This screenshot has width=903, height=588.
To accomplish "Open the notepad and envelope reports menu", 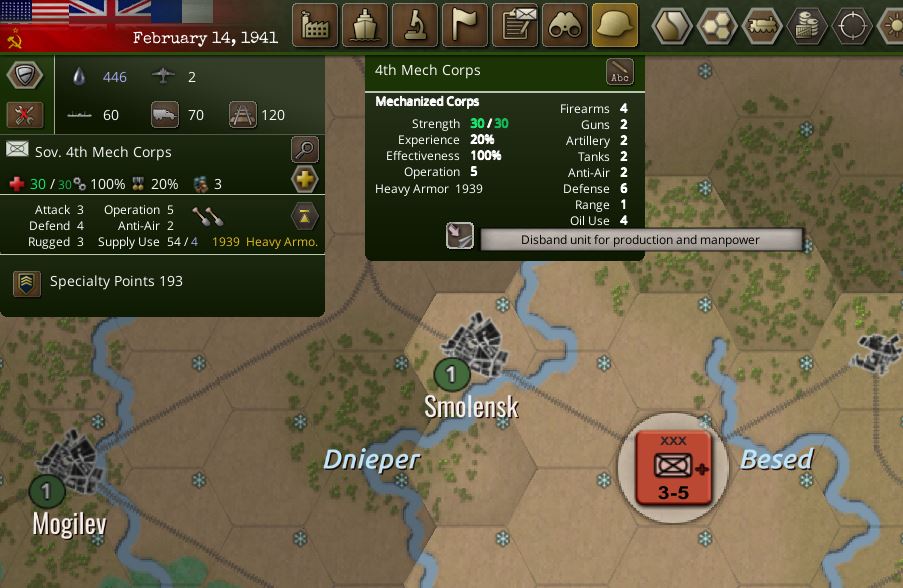I will pyautogui.click(x=515, y=25).
